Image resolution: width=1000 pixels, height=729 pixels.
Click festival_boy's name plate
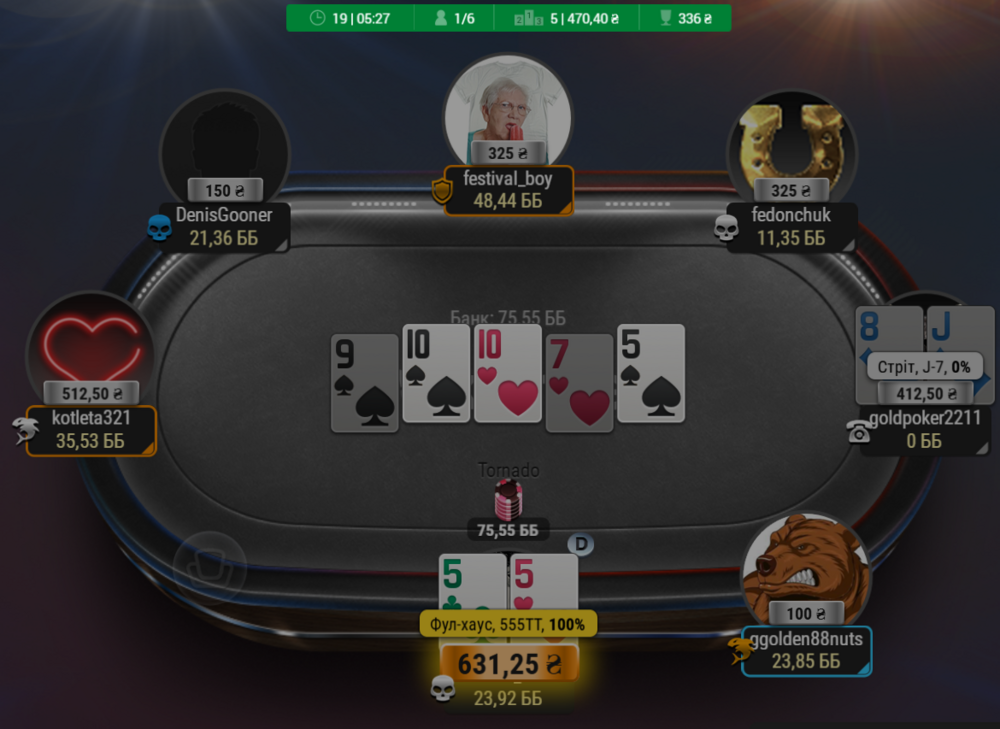[x=508, y=190]
